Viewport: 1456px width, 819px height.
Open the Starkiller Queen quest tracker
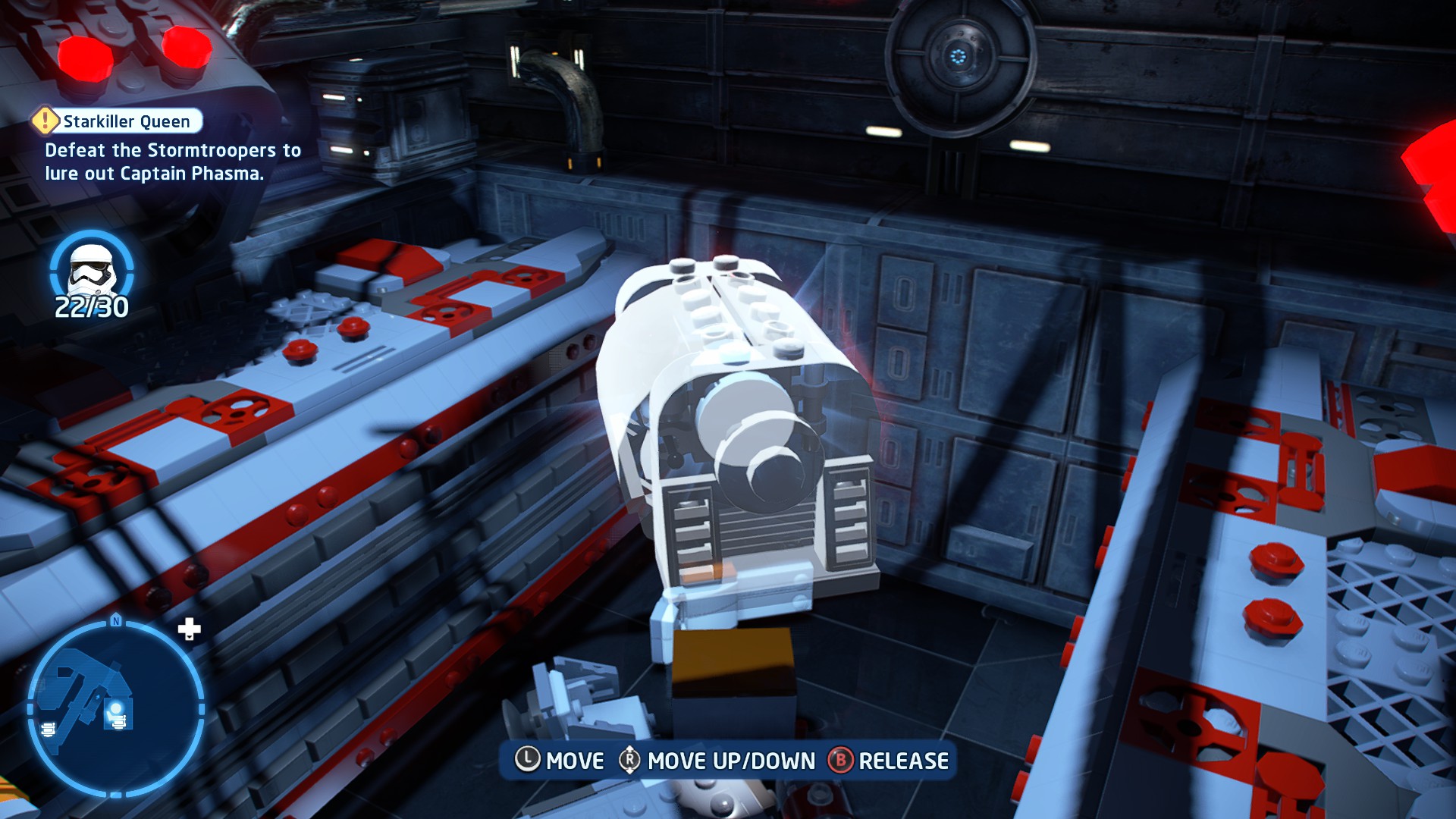(x=118, y=121)
